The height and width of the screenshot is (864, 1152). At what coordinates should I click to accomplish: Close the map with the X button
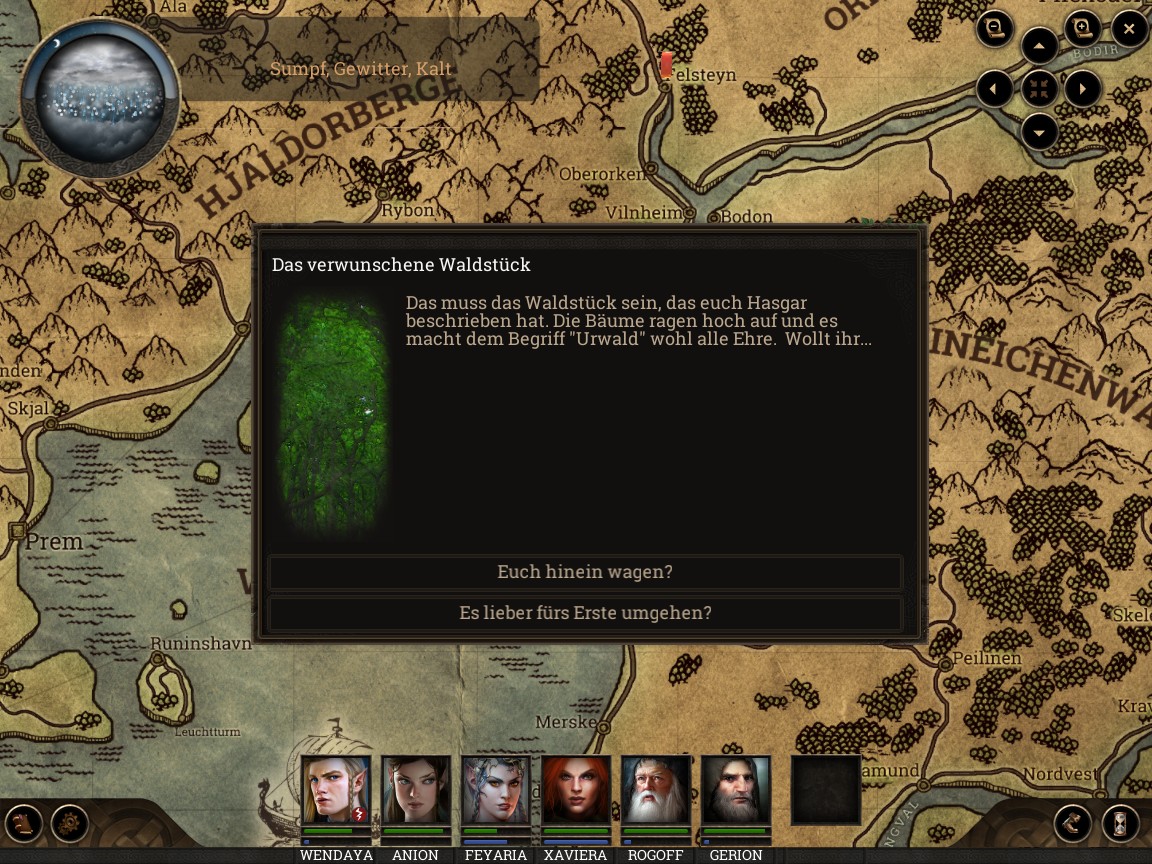coord(1129,29)
